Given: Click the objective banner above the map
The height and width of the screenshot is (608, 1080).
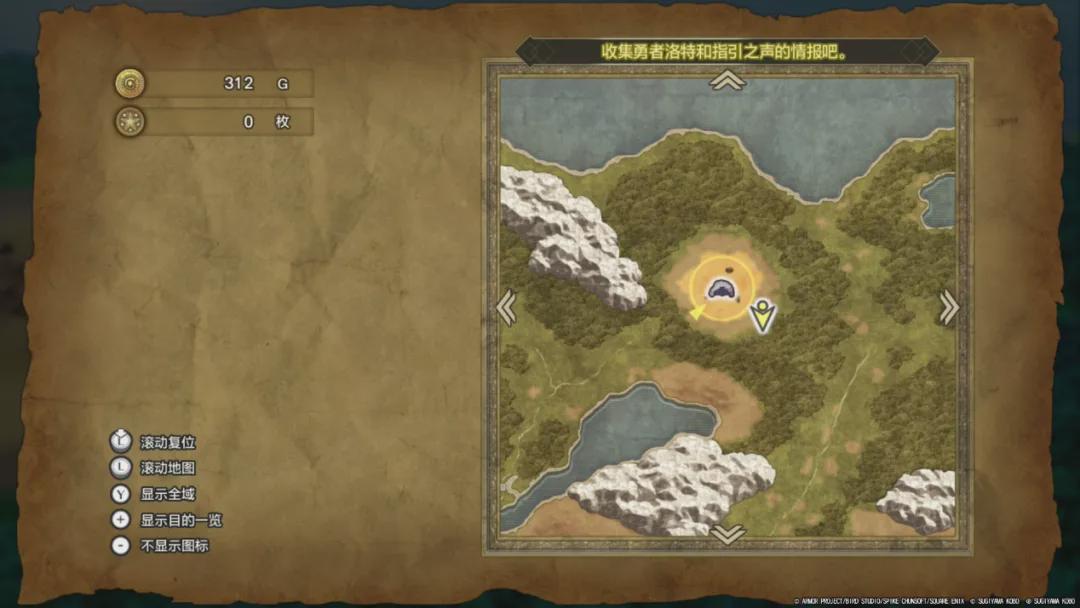Looking at the screenshot, I should tap(727, 51).
